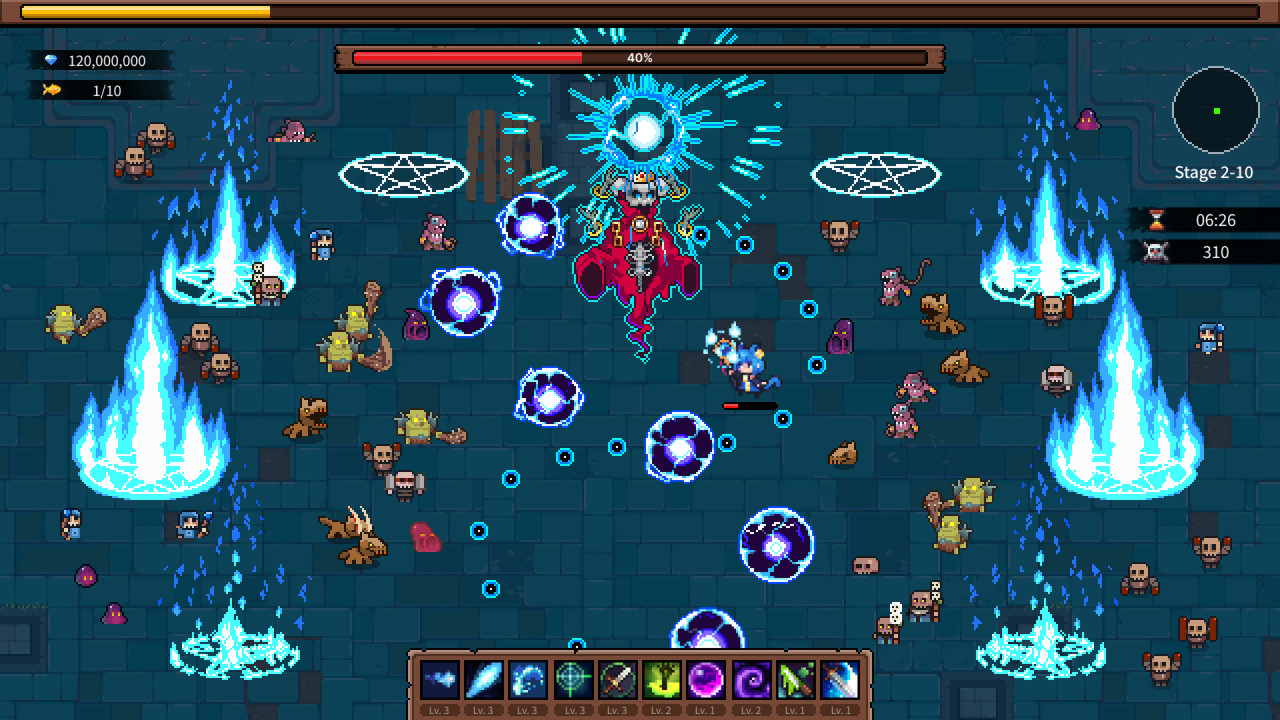The image size is (1280, 720).
Task: Click the pink magic orb skill icon
Action: (x=706, y=680)
